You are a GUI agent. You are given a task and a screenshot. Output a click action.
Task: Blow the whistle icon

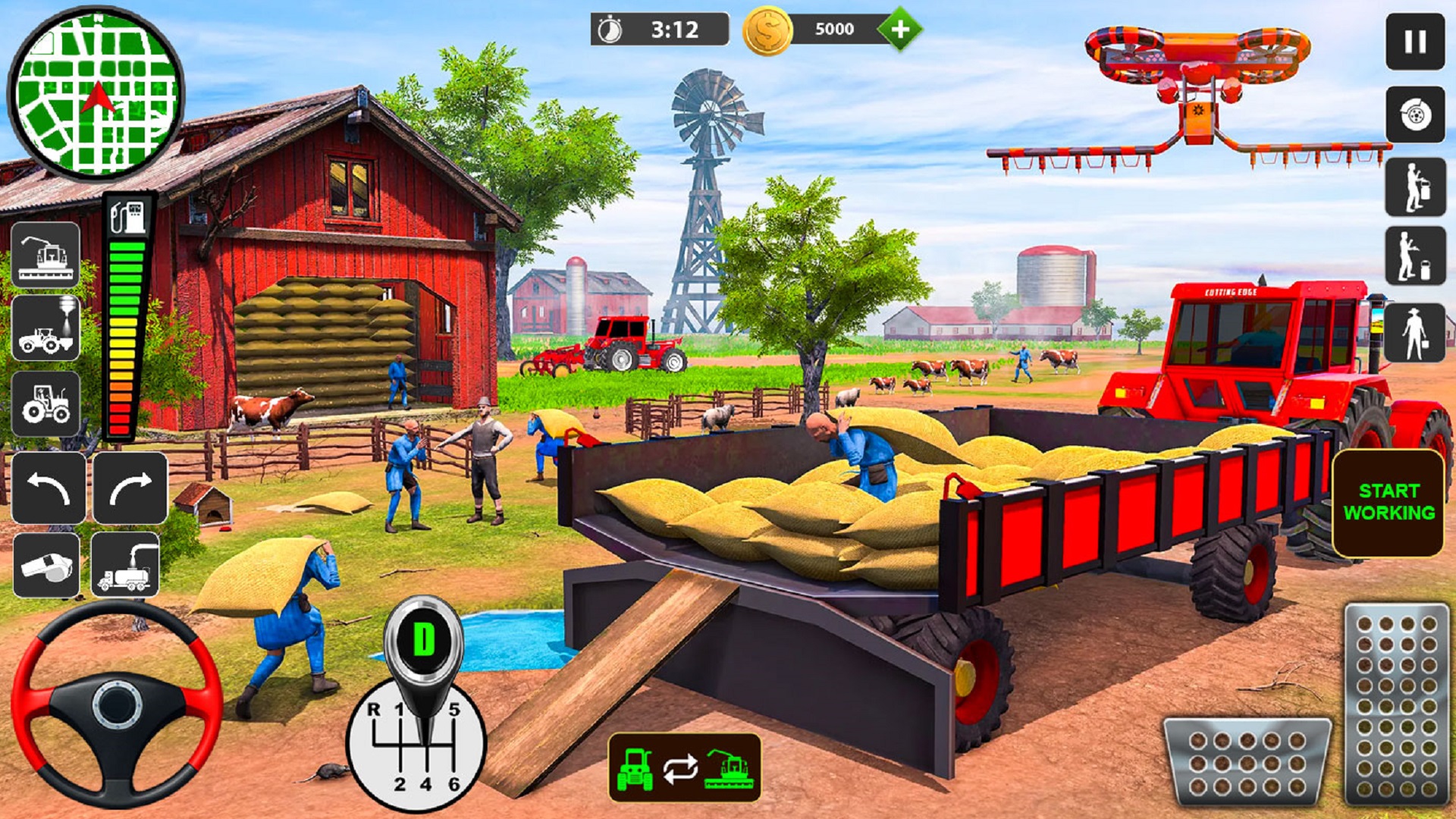47,565
